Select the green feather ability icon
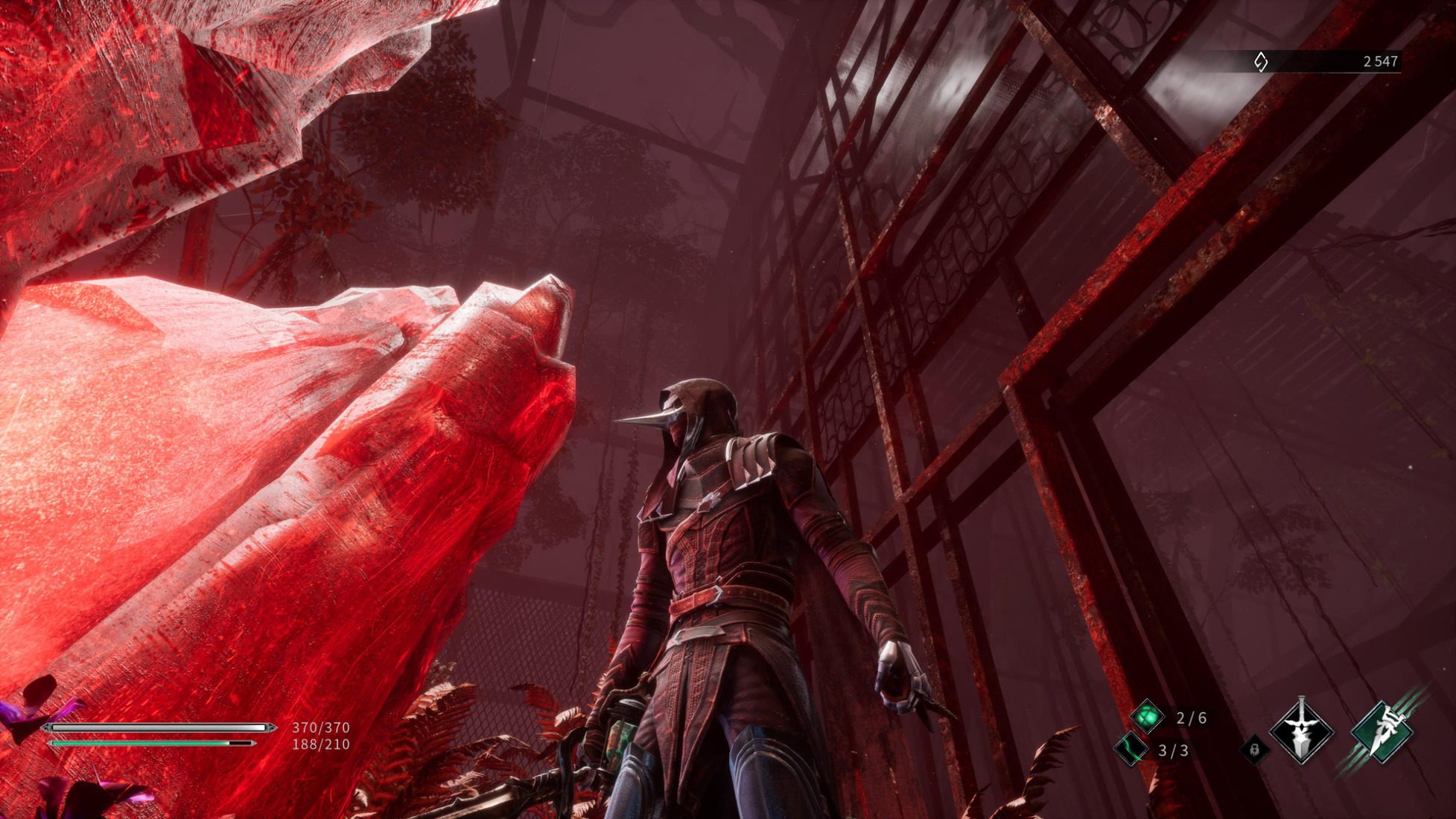Viewport: 1456px width, 819px height. click(1131, 748)
